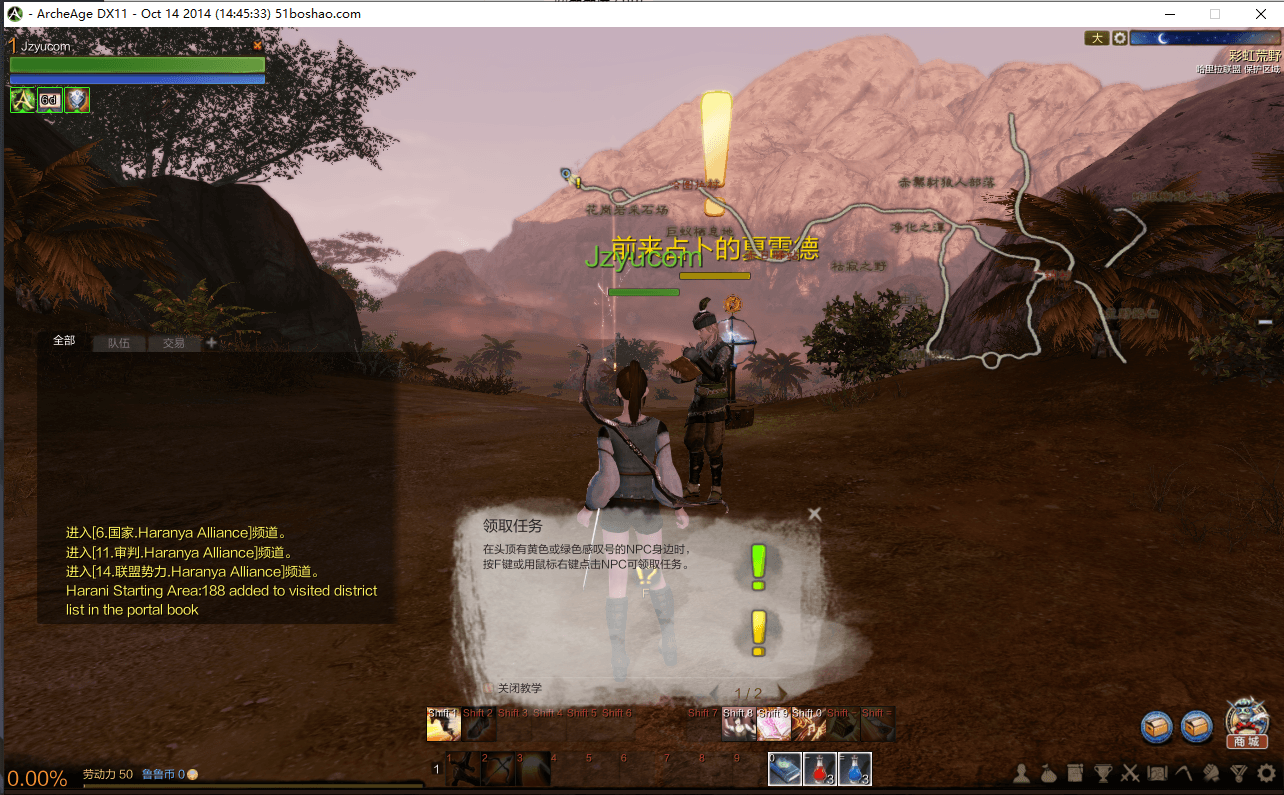1284x795 pixels.
Task: Open the folded map menu icon
Action: pyautogui.click(x=1157, y=773)
